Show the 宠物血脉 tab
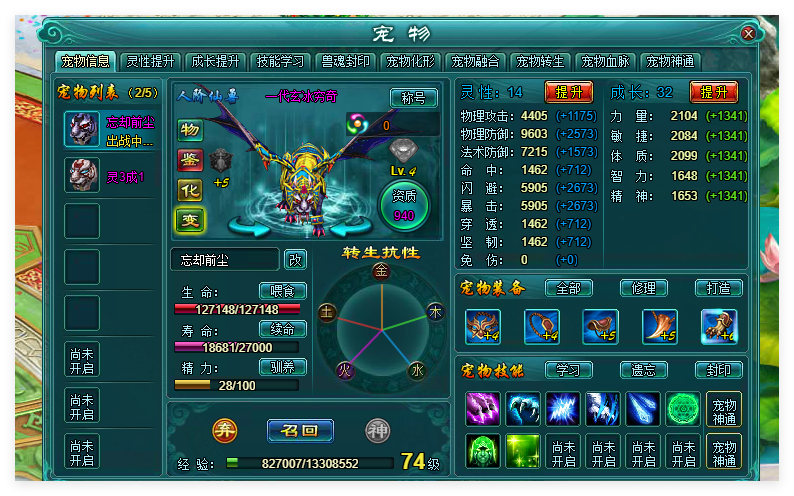794x496 pixels. (606, 61)
